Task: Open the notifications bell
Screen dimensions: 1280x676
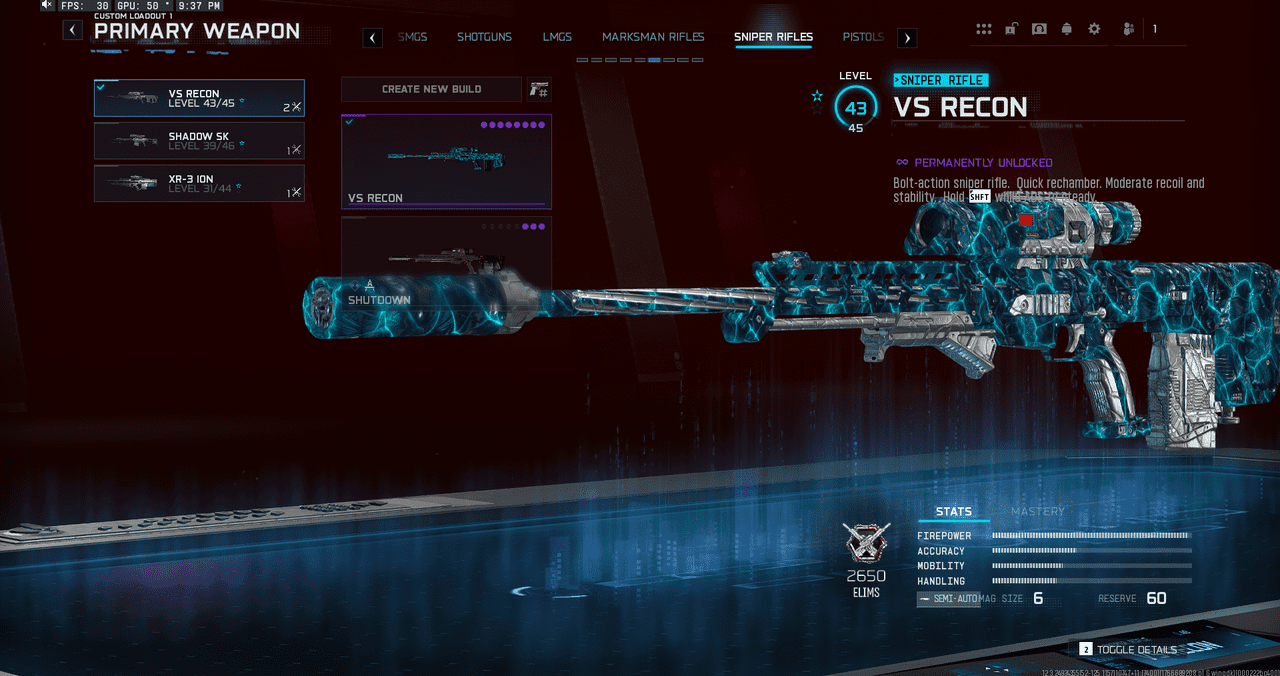Action: pyautogui.click(x=1066, y=29)
